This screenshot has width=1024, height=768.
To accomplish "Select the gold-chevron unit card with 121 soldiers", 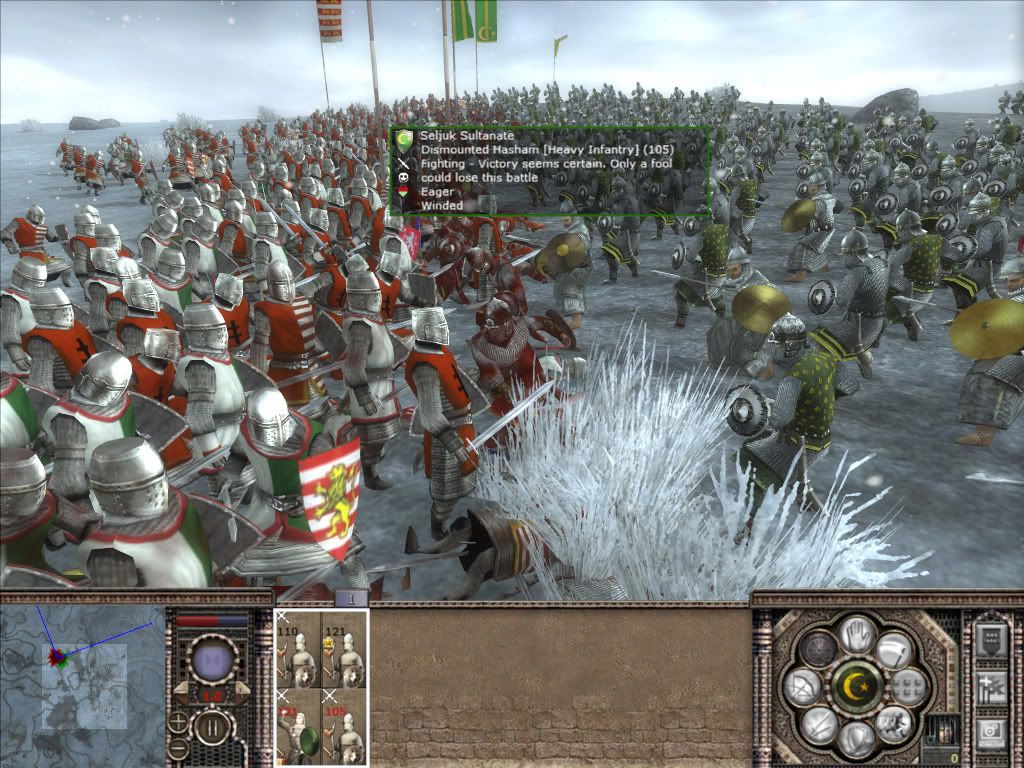I will pyautogui.click(x=345, y=650).
